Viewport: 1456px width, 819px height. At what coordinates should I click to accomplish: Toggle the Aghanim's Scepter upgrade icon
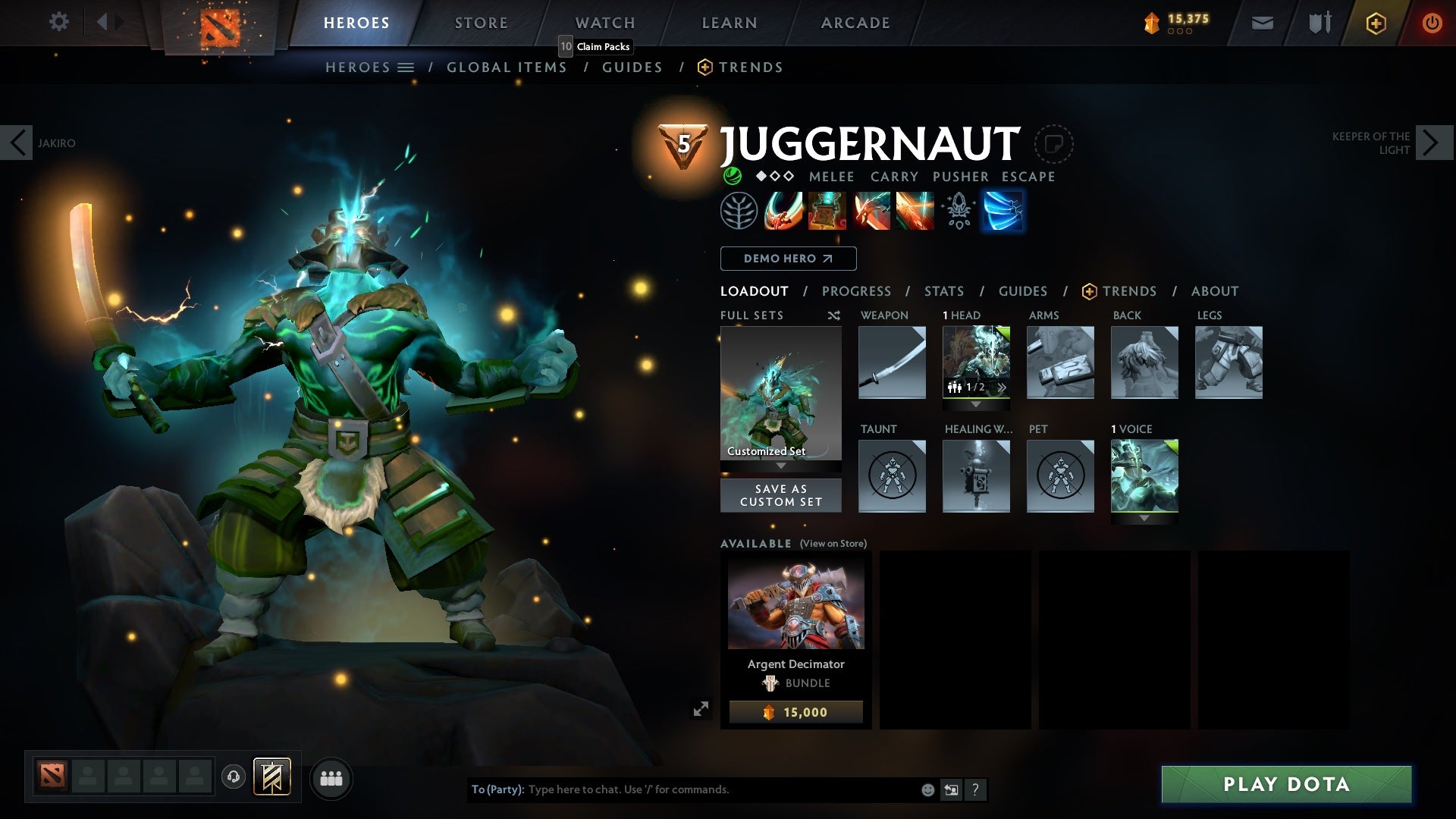pyautogui.click(x=958, y=211)
